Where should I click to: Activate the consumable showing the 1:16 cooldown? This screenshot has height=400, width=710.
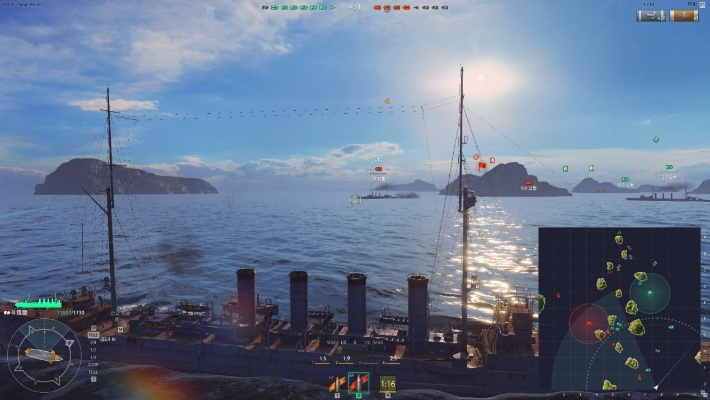tap(387, 383)
